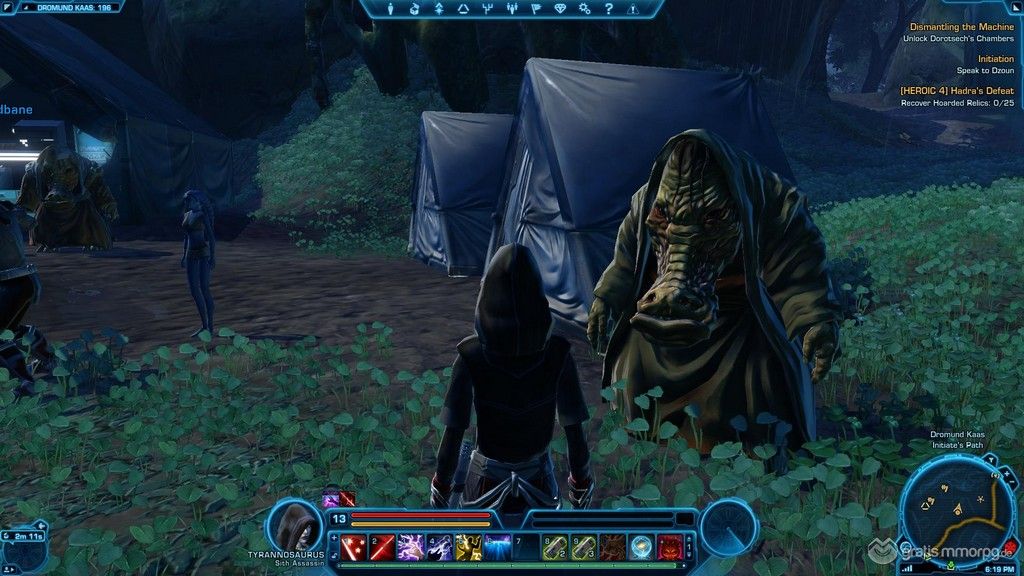Activate the yellow running figure ability
Viewport: 1024px width, 576px height.
pos(469,546)
